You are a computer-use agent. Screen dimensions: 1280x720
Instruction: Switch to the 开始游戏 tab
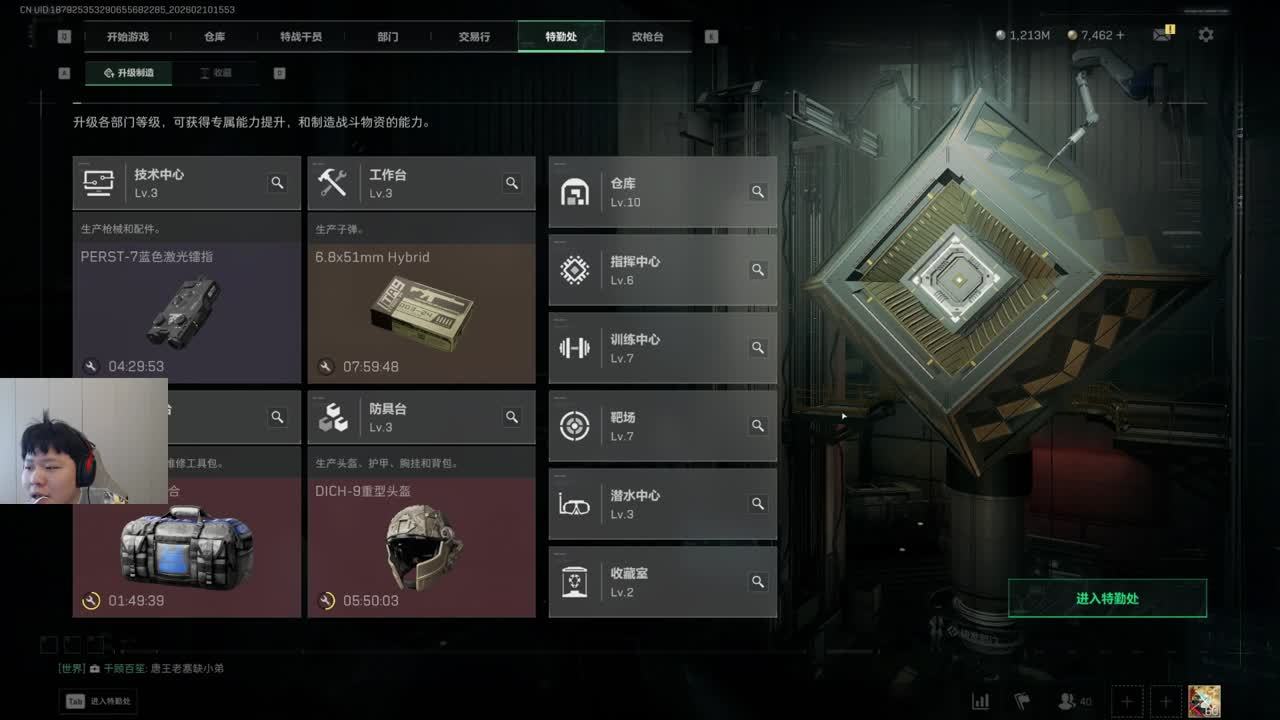click(x=128, y=37)
